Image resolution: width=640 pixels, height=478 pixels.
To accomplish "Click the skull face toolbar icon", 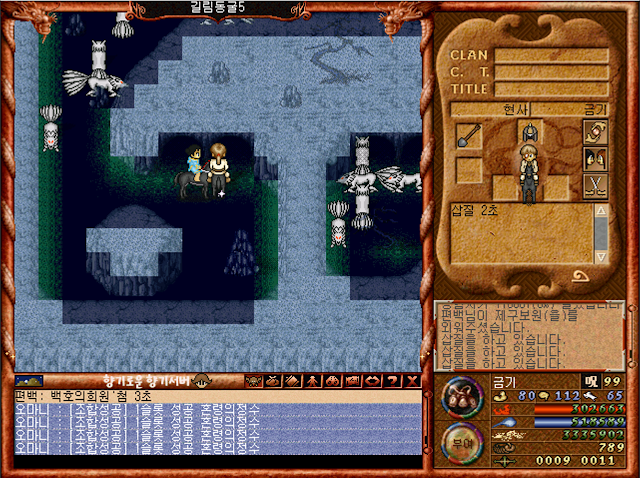I will coord(253,381).
